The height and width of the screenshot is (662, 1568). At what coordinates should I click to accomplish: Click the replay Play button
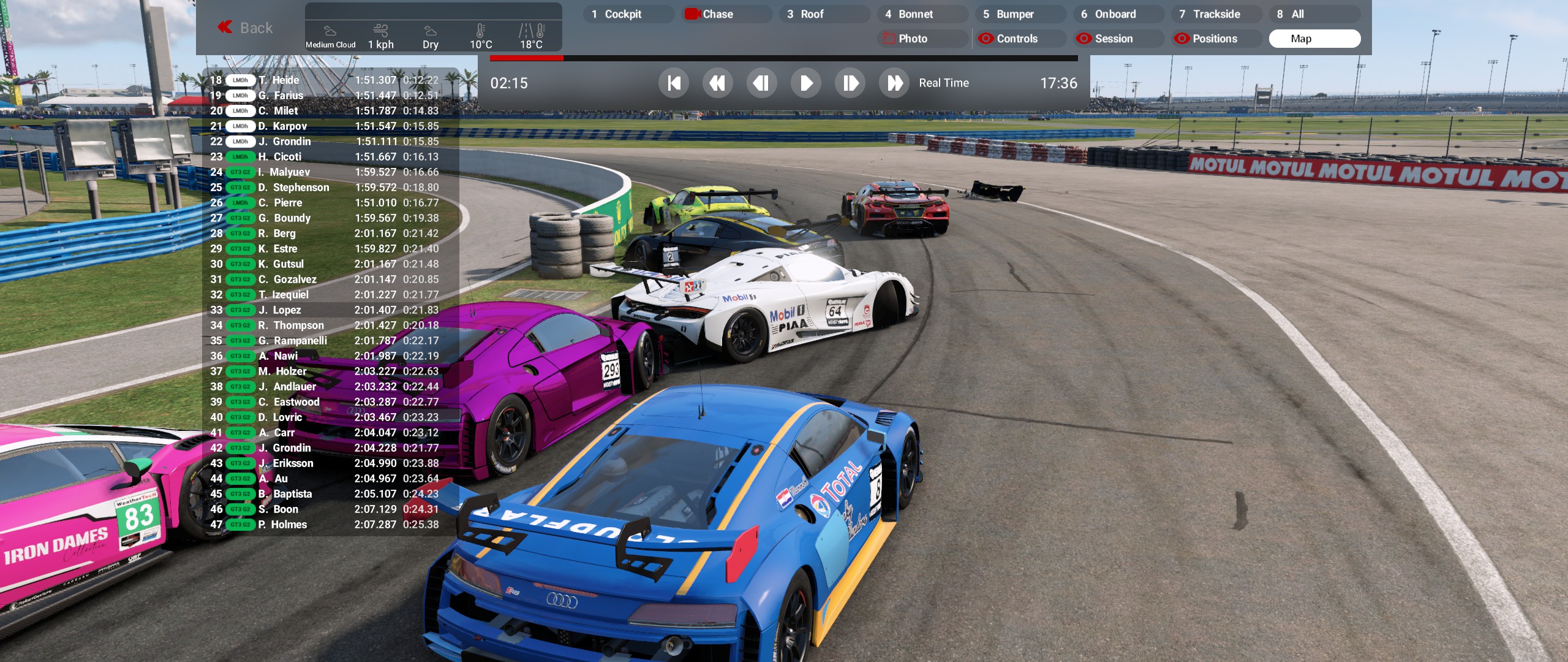tap(806, 83)
